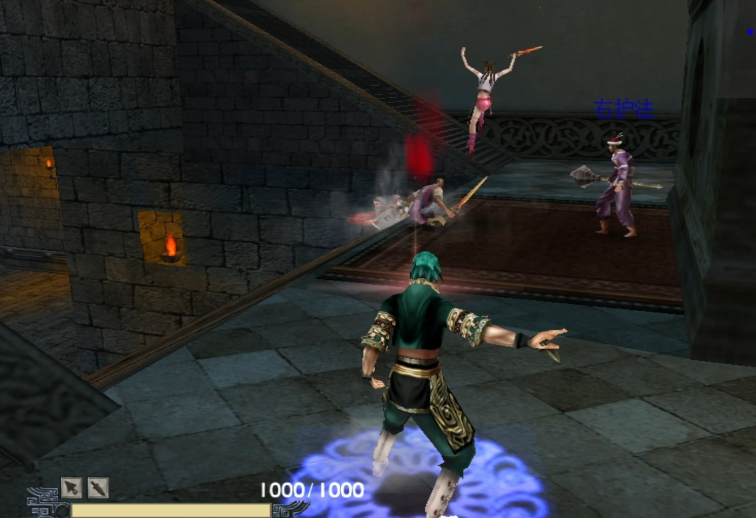Select the arrowhead weapon icon
756x518 pixels.
tap(71, 488)
